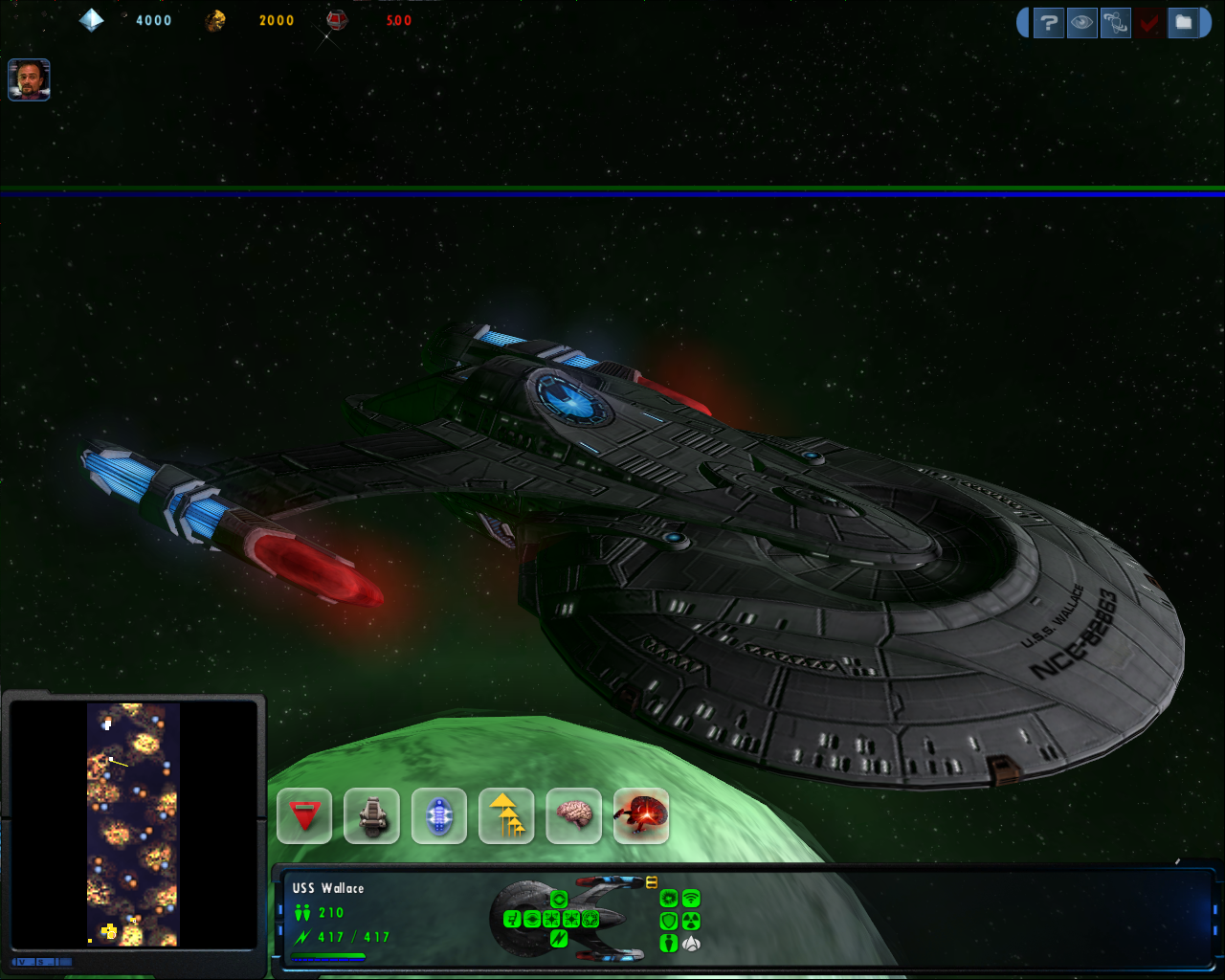Click the Starfleet delta insignia icon

(691, 944)
